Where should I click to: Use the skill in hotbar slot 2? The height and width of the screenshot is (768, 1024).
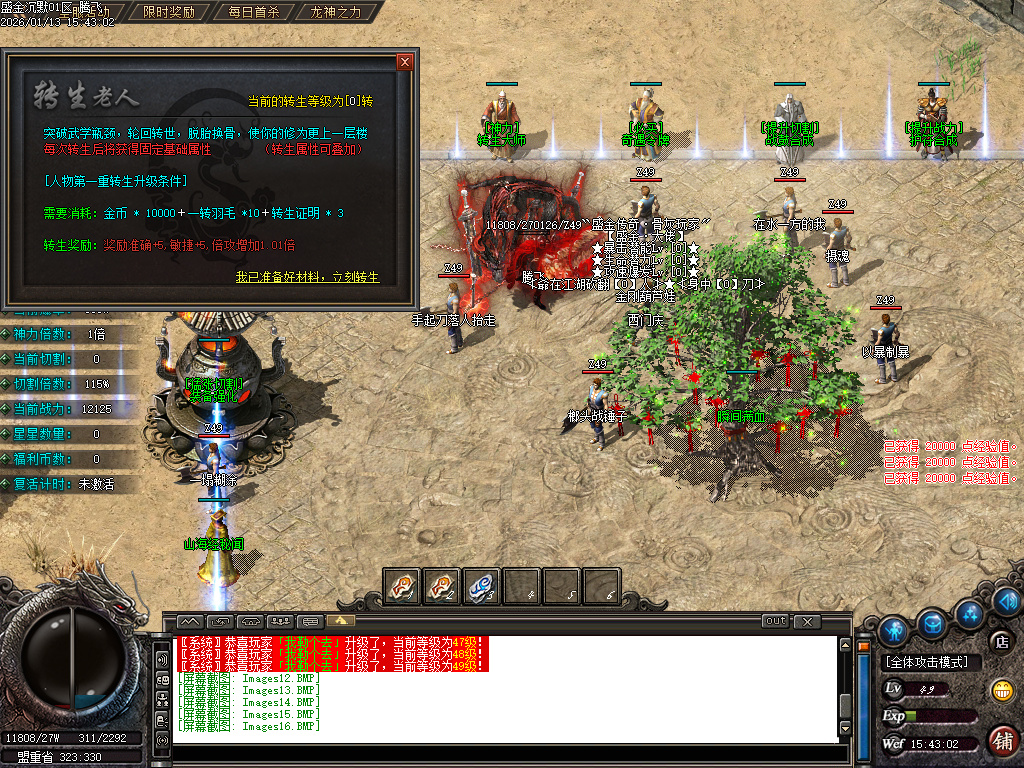(442, 586)
